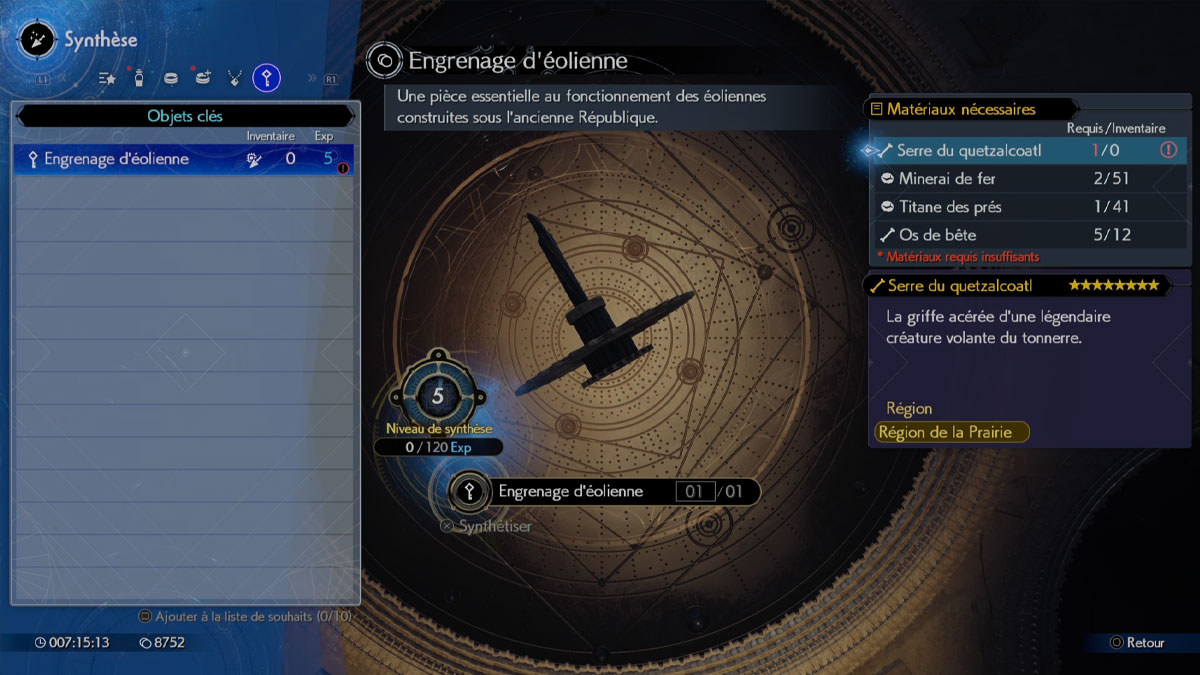Screen dimensions: 1200x675
Task: Click the synthesis quantity field showing 01
Action: click(694, 492)
